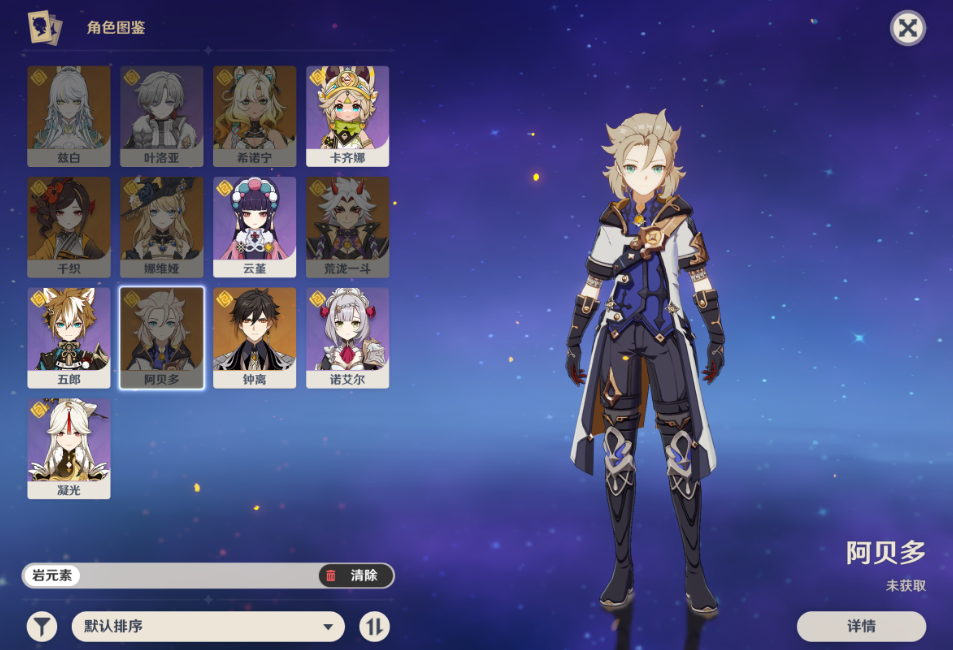The height and width of the screenshot is (650, 953).
Task: Choose the 钟离 character card
Action: pos(255,338)
